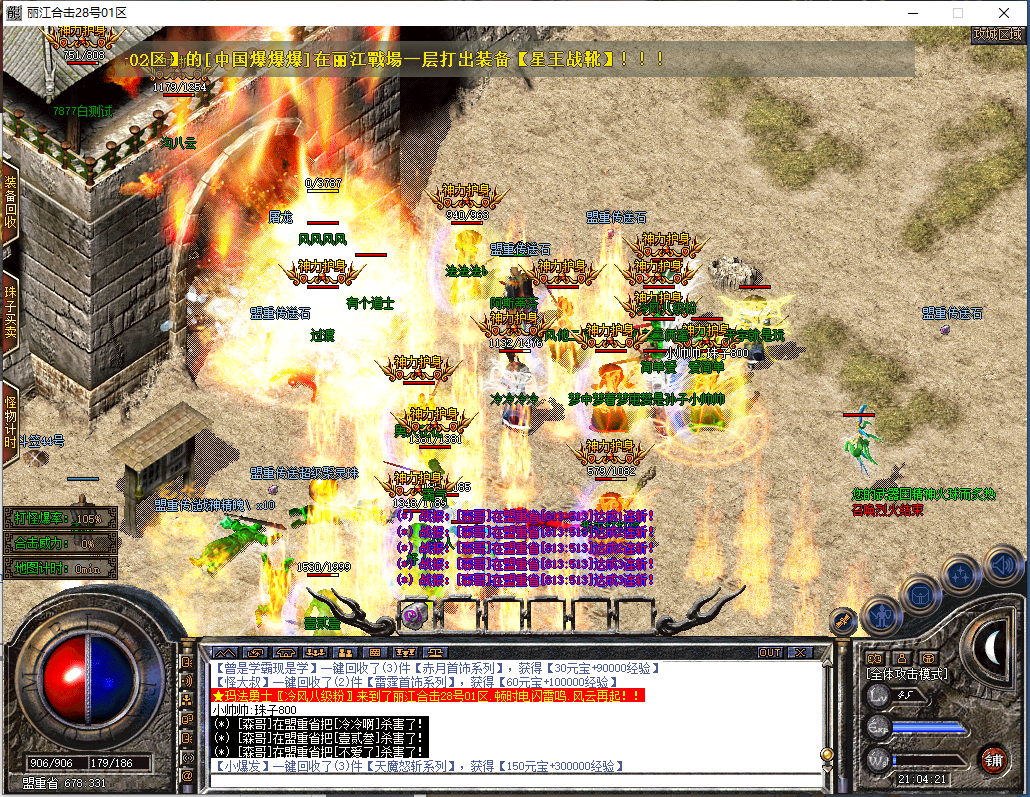Open the bag inventory round button
Image resolution: width=1030 pixels, height=797 pixels.
point(920,594)
